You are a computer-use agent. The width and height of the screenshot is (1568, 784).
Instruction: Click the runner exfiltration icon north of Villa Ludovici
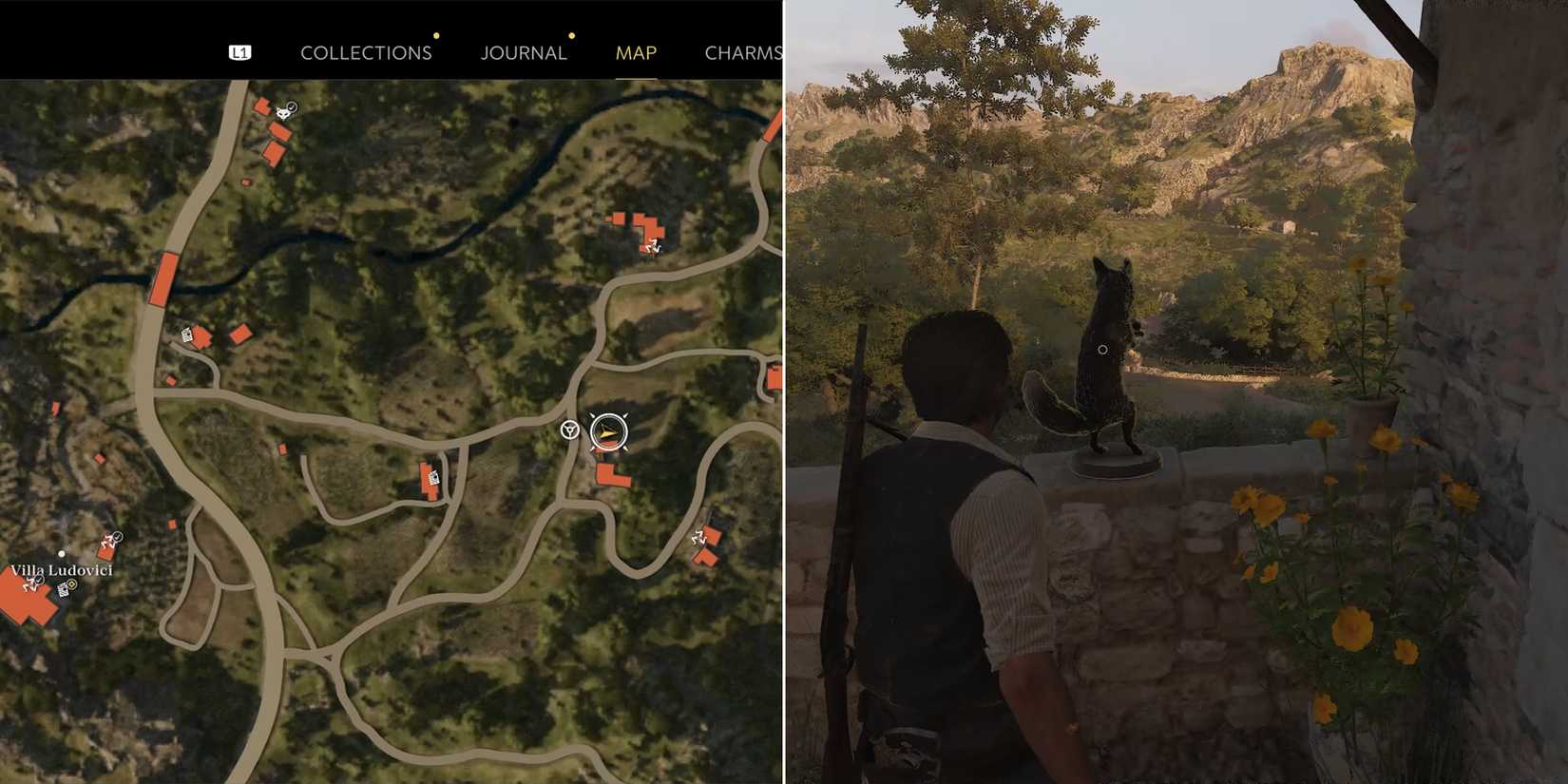click(x=107, y=538)
